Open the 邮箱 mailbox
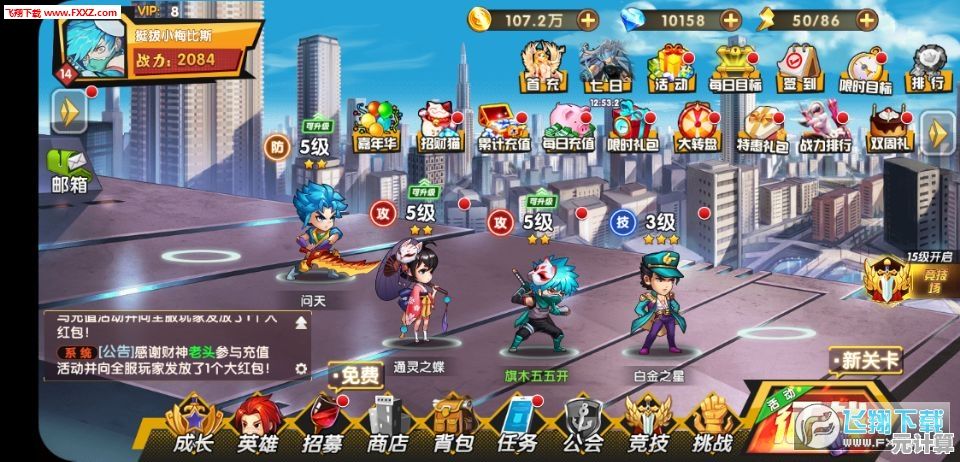This screenshot has height=462, width=960. click(69, 170)
